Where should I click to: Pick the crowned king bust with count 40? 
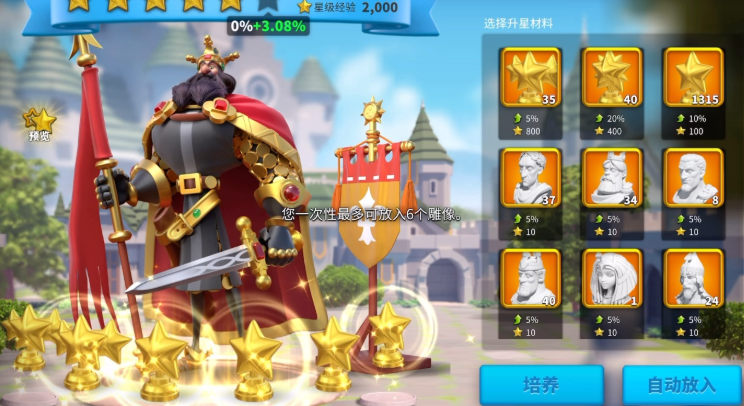click(x=530, y=278)
